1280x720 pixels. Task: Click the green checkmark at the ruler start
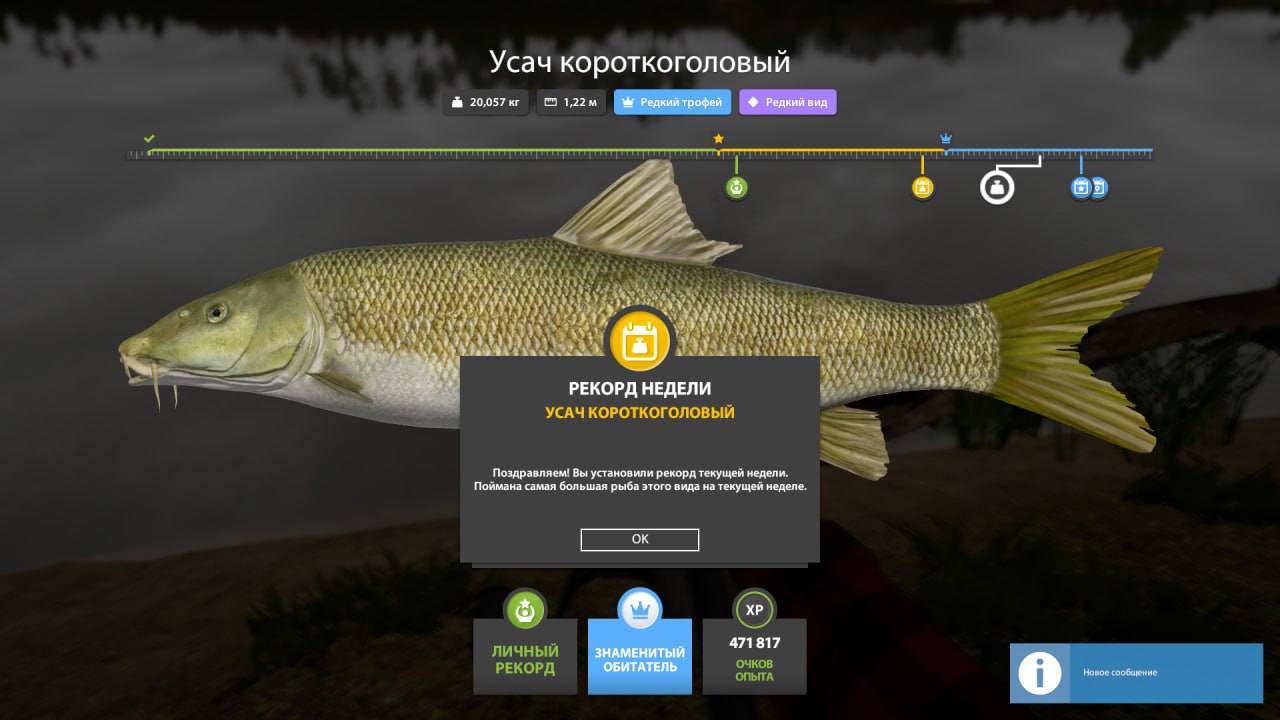pyautogui.click(x=150, y=139)
